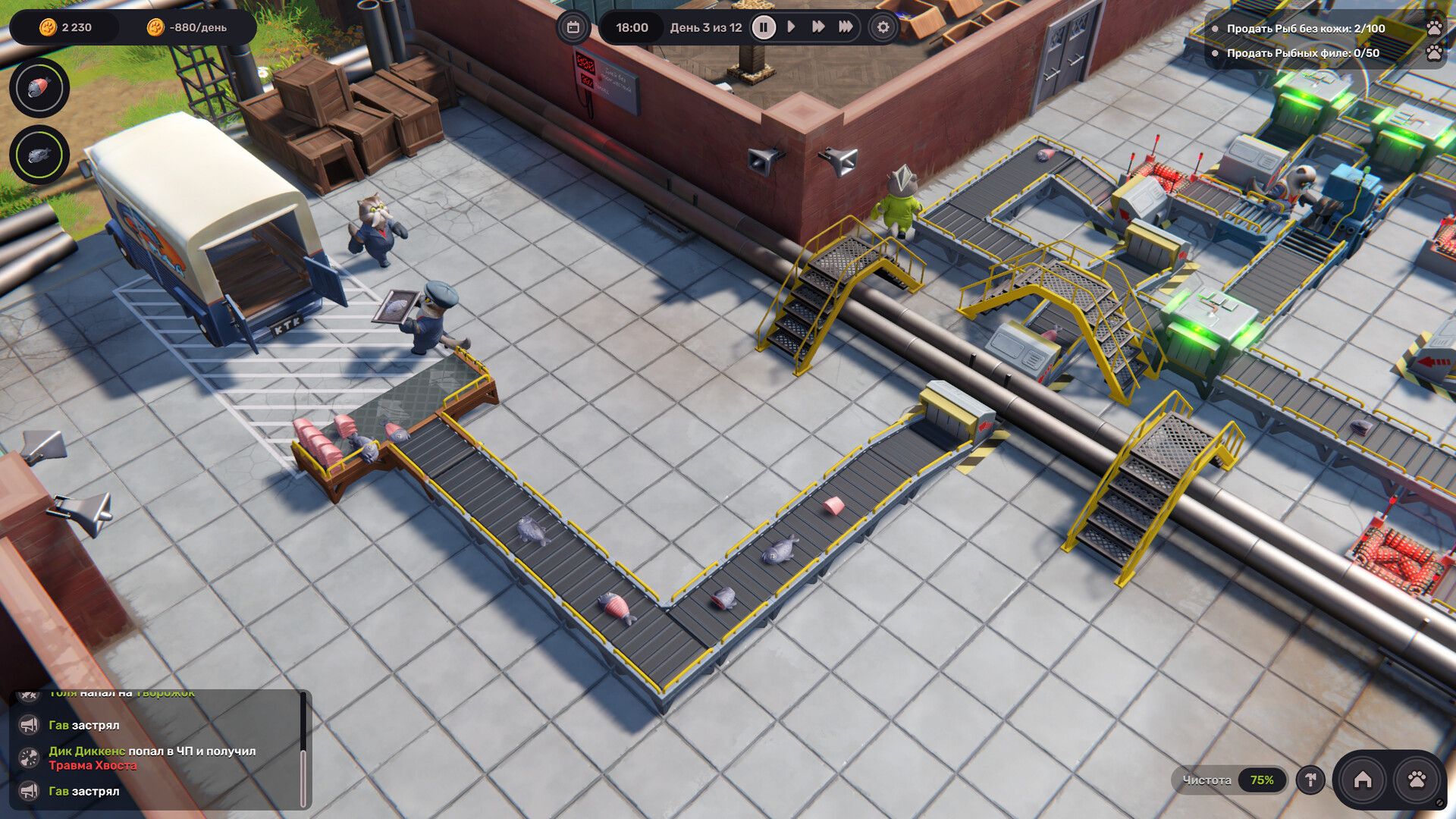
Task: Open the hammer build tool
Action: click(x=1310, y=780)
